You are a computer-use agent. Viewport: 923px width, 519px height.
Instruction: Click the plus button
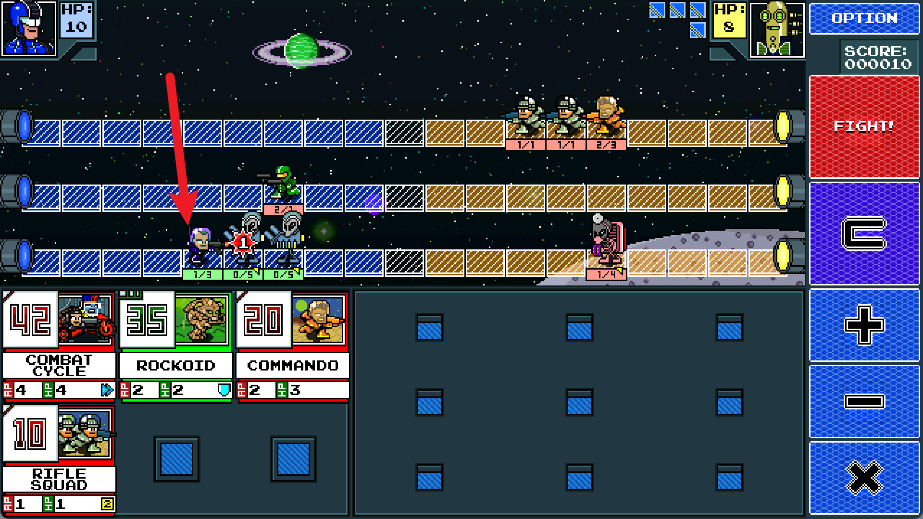tap(864, 325)
